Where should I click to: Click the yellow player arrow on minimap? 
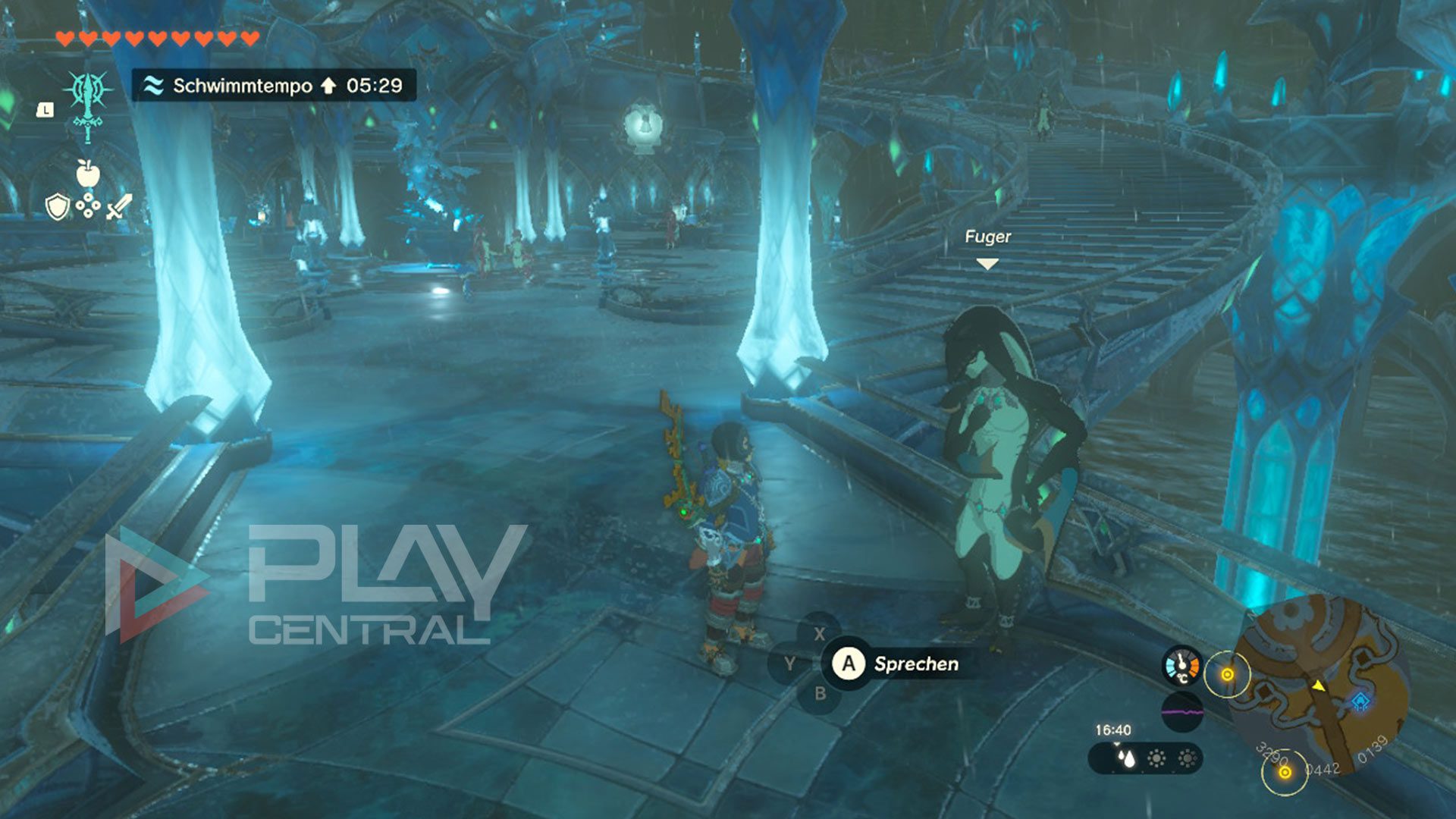tap(1319, 686)
